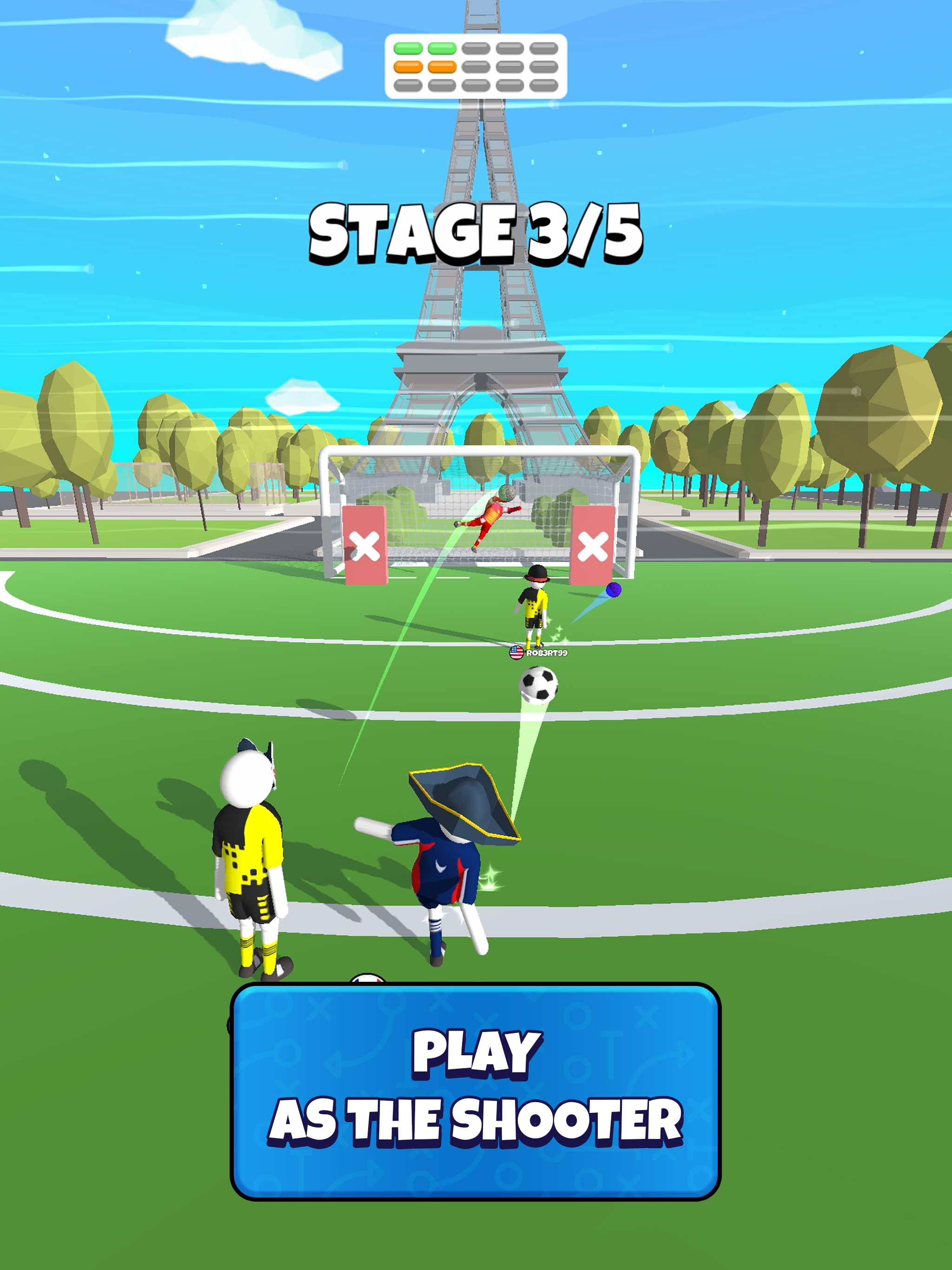Tap an orange pill in the progress panel
The image size is (952, 1270).
coord(408,67)
